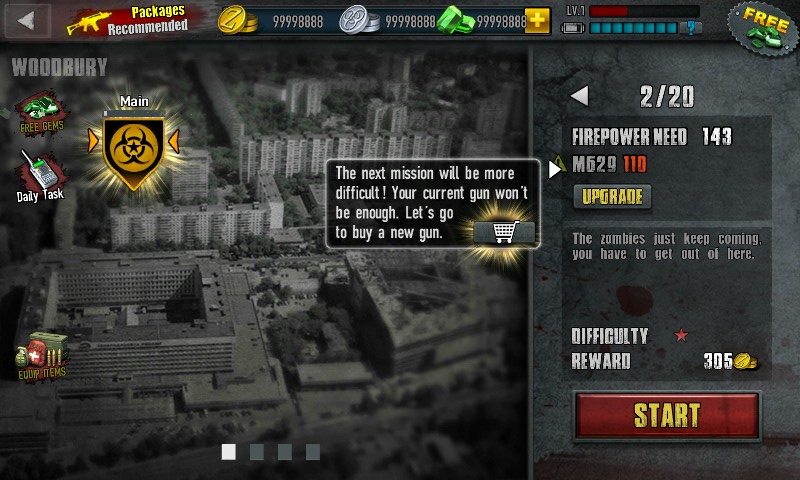The width and height of the screenshot is (800, 480).
Task: Add more currency with the yellow plus
Action: click(537, 20)
